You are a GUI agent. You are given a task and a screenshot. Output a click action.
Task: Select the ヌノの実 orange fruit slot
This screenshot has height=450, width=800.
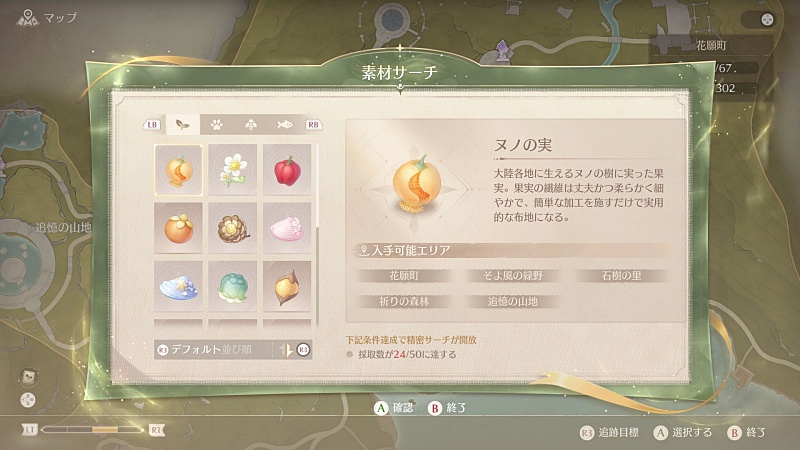click(x=178, y=169)
